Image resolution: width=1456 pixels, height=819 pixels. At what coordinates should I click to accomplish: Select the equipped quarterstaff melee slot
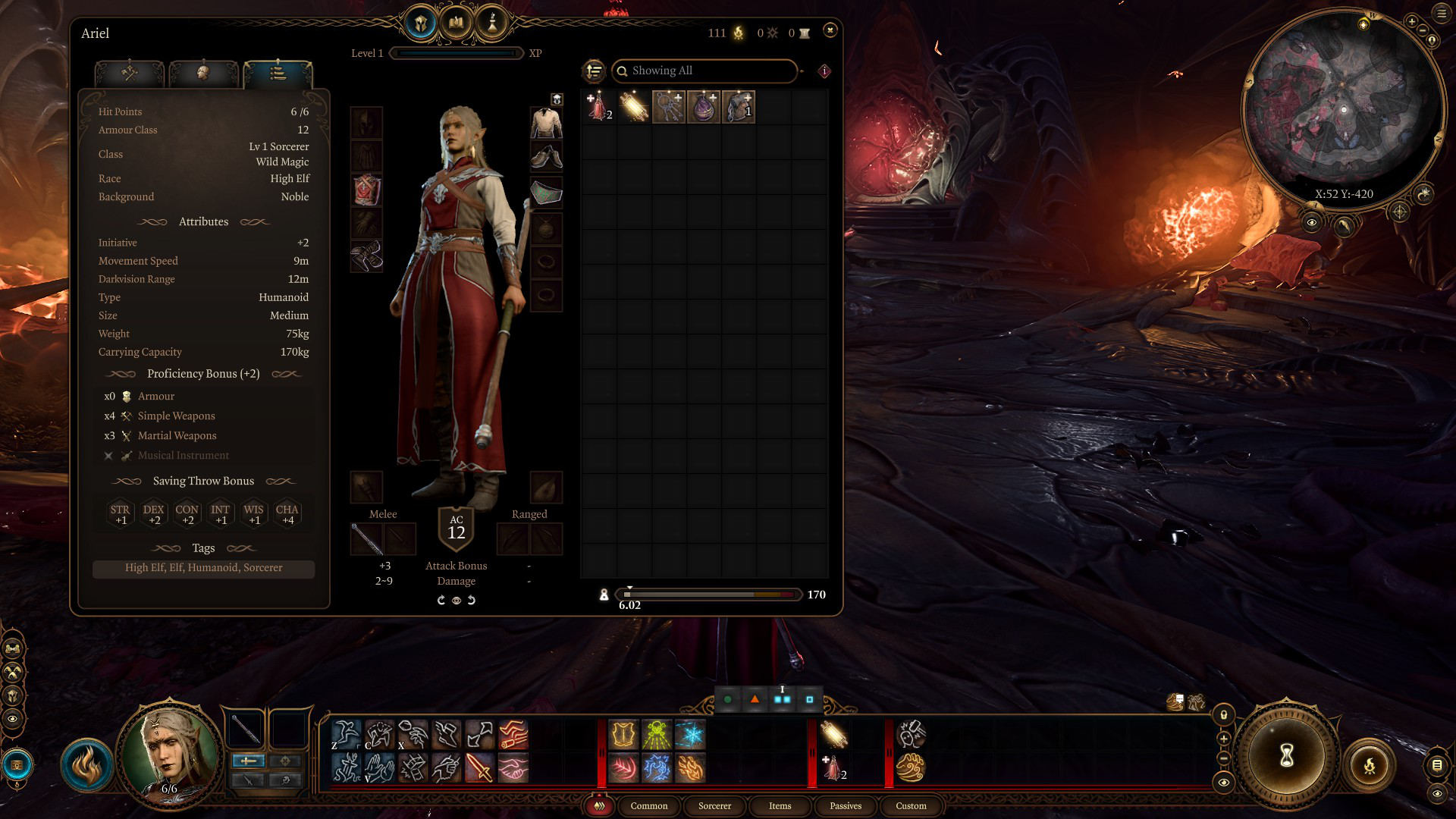pyautogui.click(x=366, y=539)
